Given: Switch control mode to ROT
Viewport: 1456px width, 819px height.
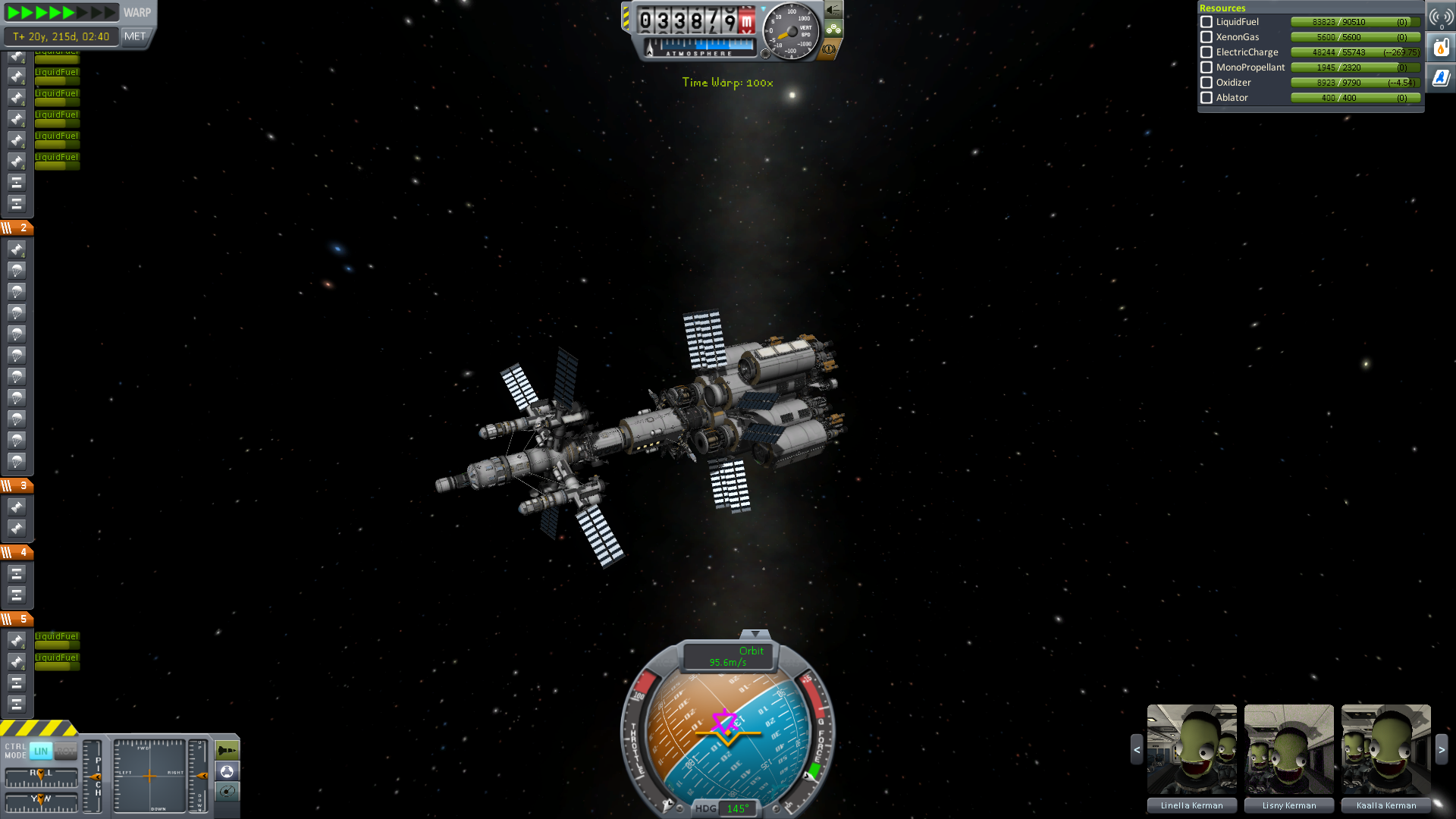Looking at the screenshot, I should click(66, 751).
